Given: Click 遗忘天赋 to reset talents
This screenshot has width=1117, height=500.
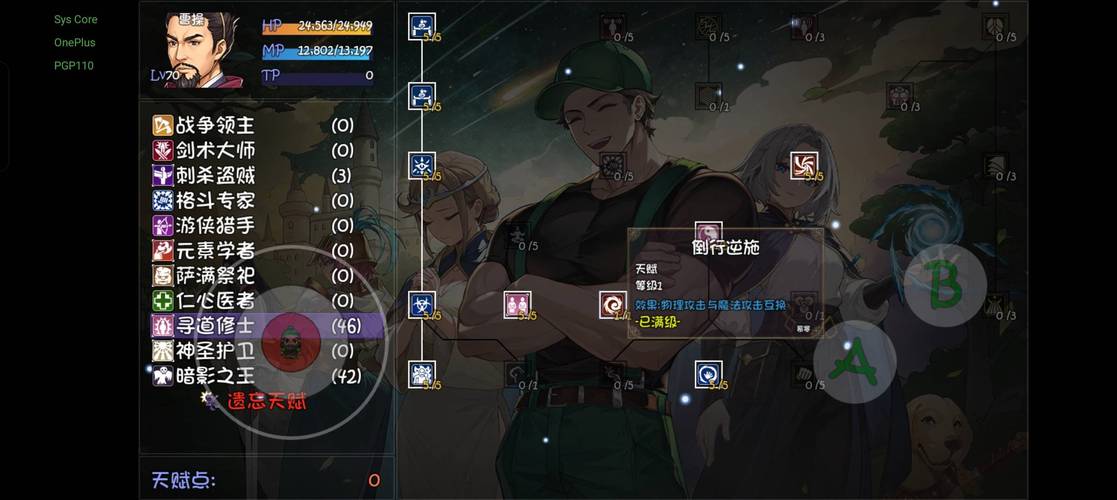Looking at the screenshot, I should point(266,402).
